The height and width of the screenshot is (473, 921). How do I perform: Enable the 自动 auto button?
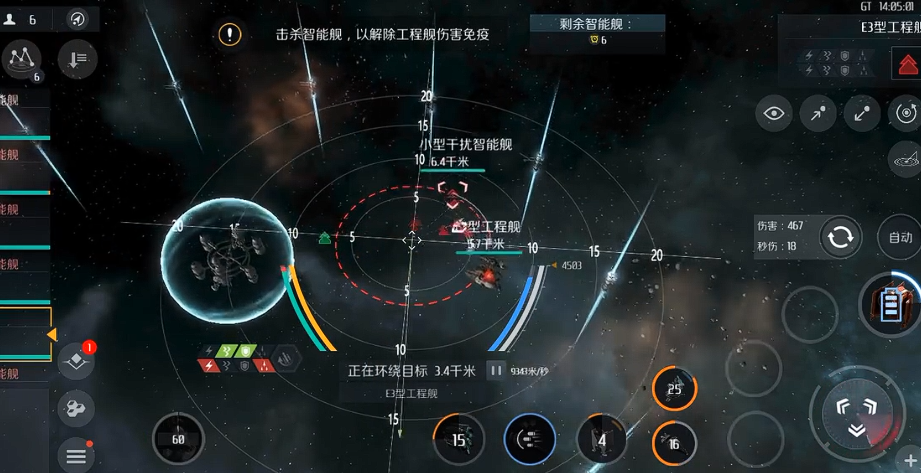(x=899, y=237)
